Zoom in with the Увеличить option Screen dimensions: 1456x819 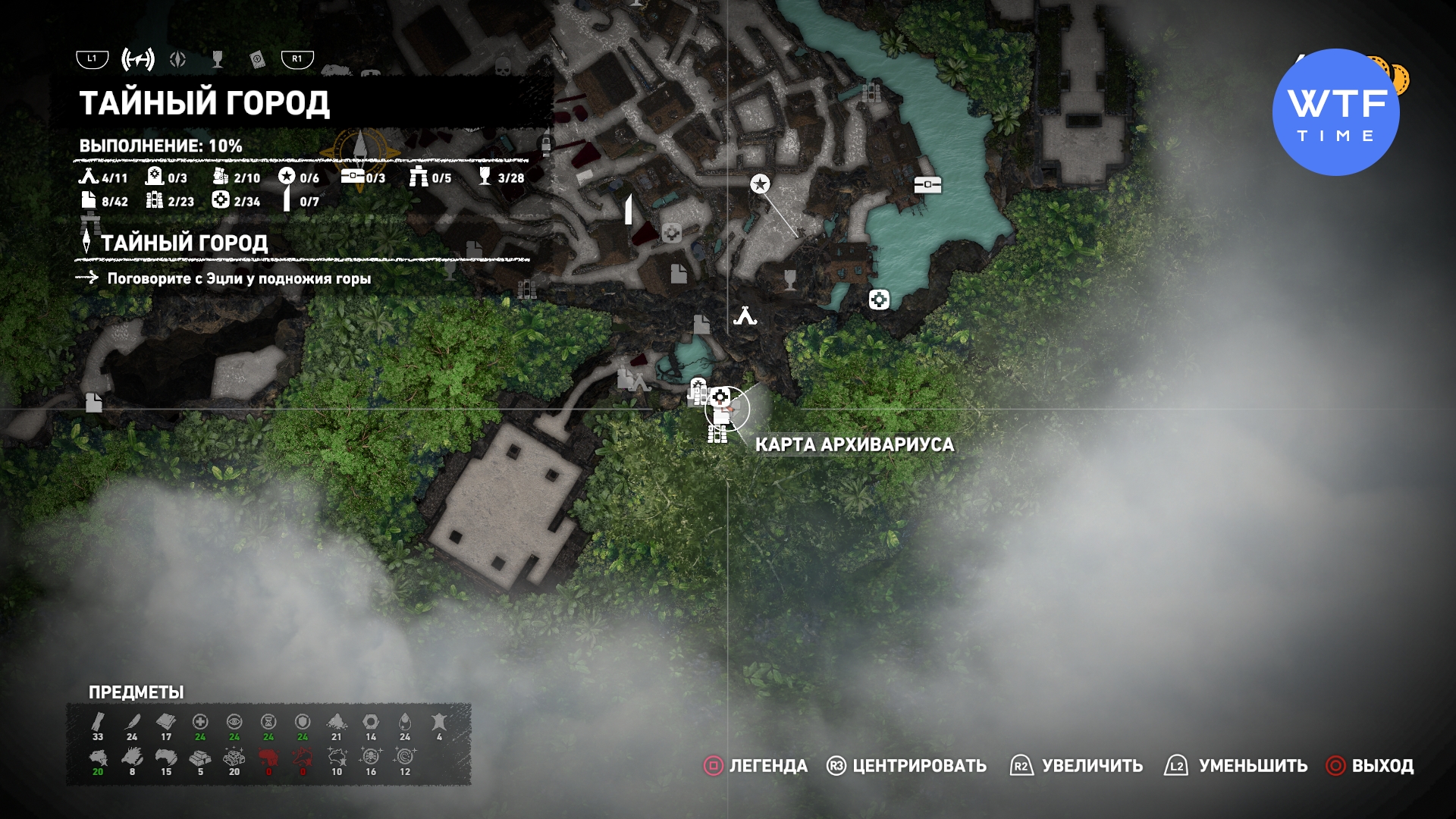coord(1076,766)
